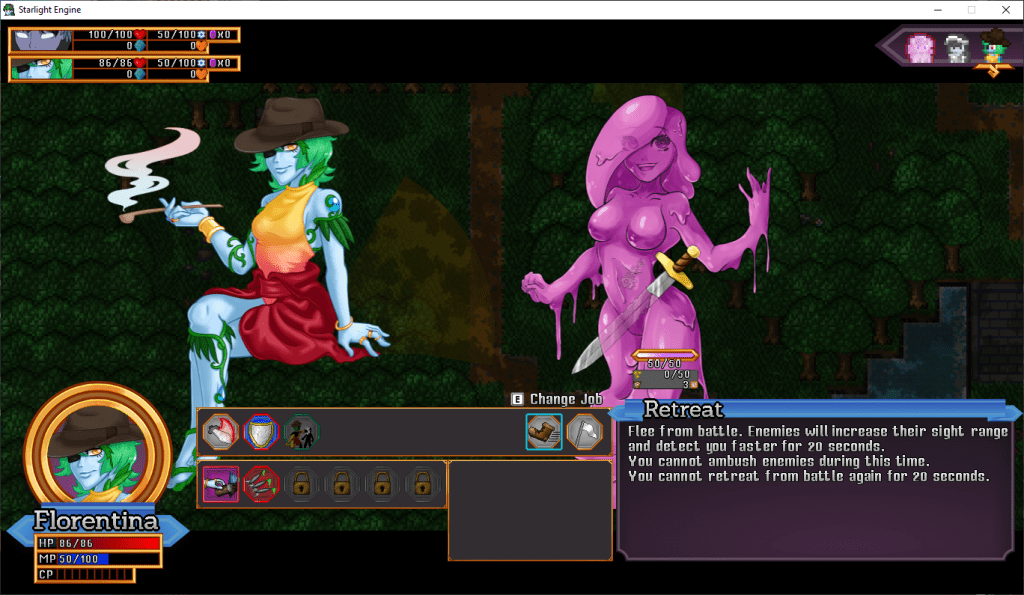The width and height of the screenshot is (1024, 595).
Task: Select the Retreat boot icon
Action: 544,432
